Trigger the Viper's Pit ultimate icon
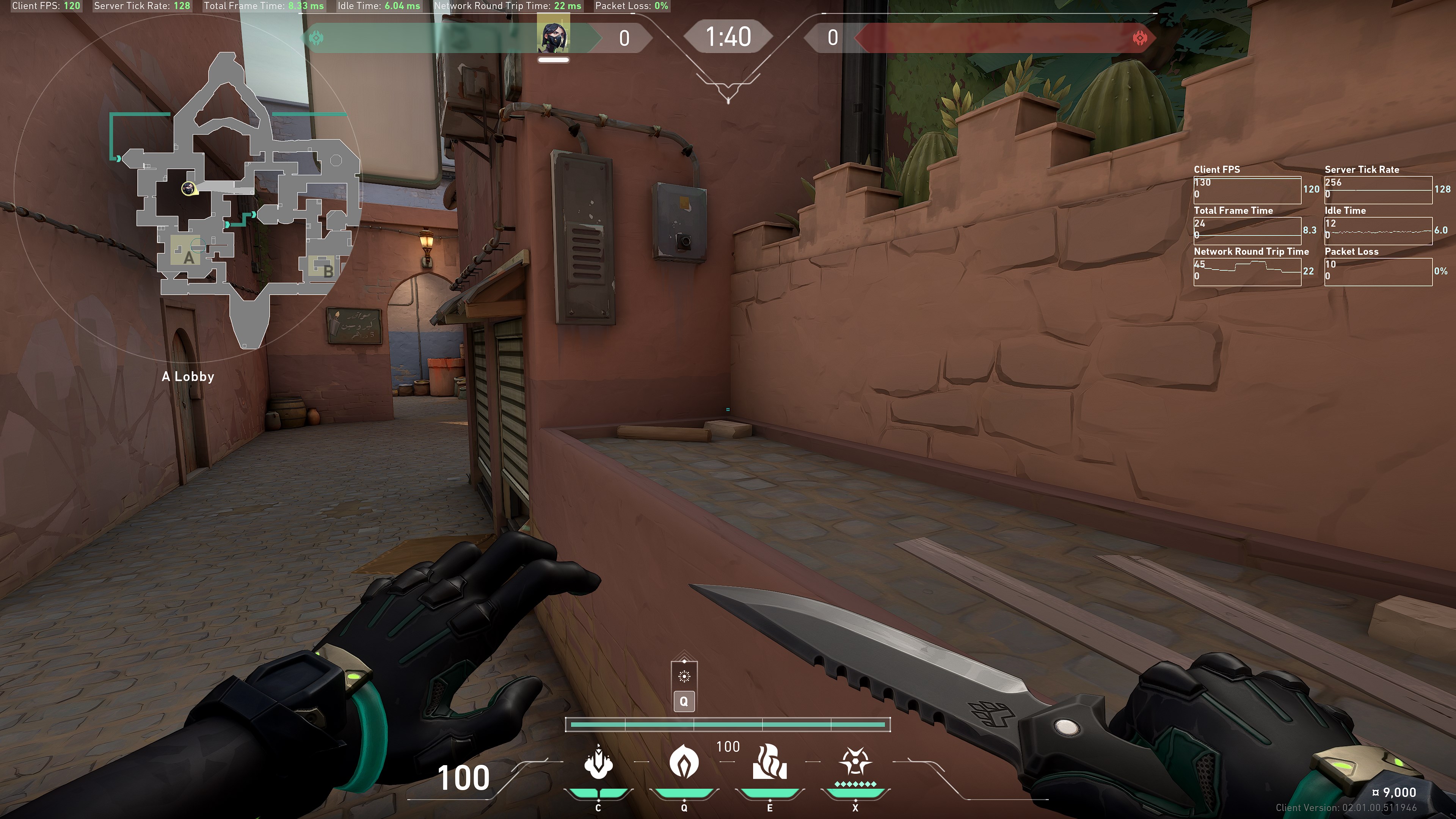 click(x=855, y=763)
